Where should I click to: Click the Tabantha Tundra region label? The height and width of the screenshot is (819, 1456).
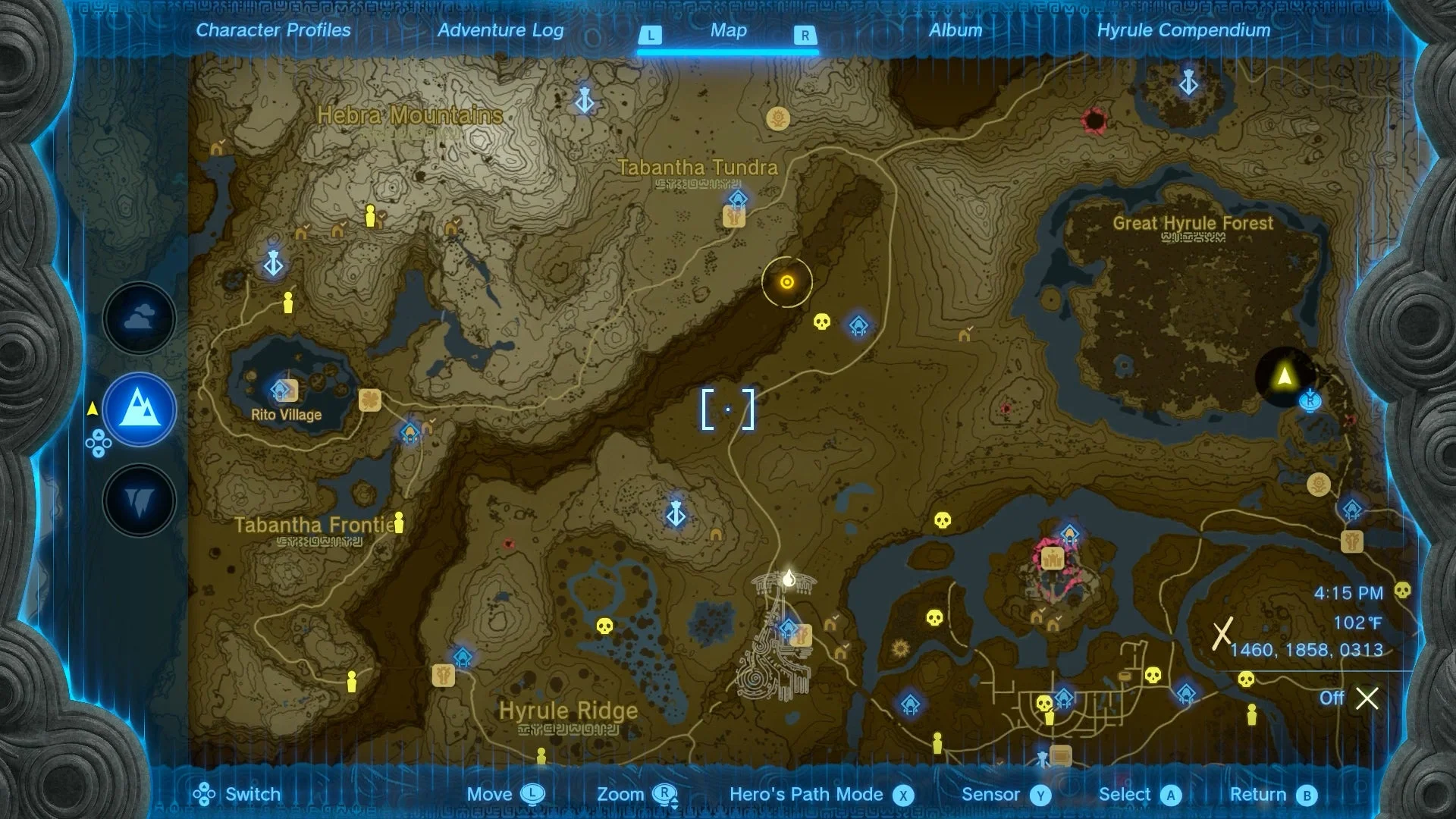click(x=697, y=168)
